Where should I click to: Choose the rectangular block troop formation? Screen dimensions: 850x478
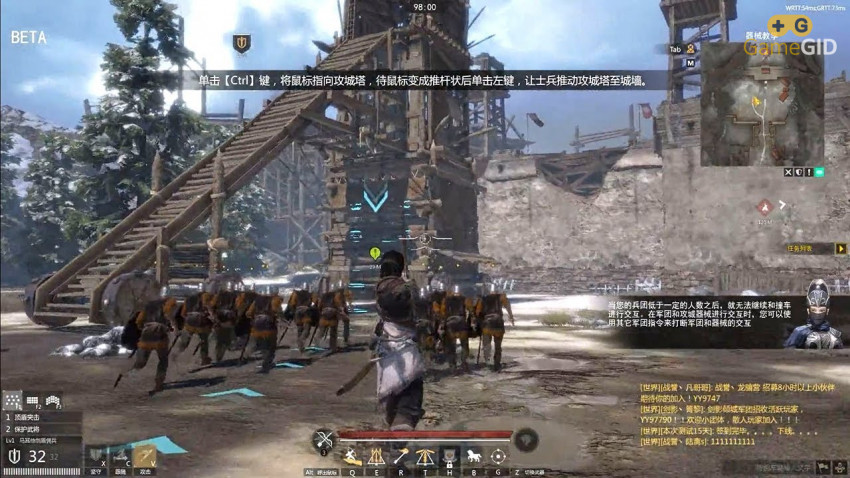[32, 401]
